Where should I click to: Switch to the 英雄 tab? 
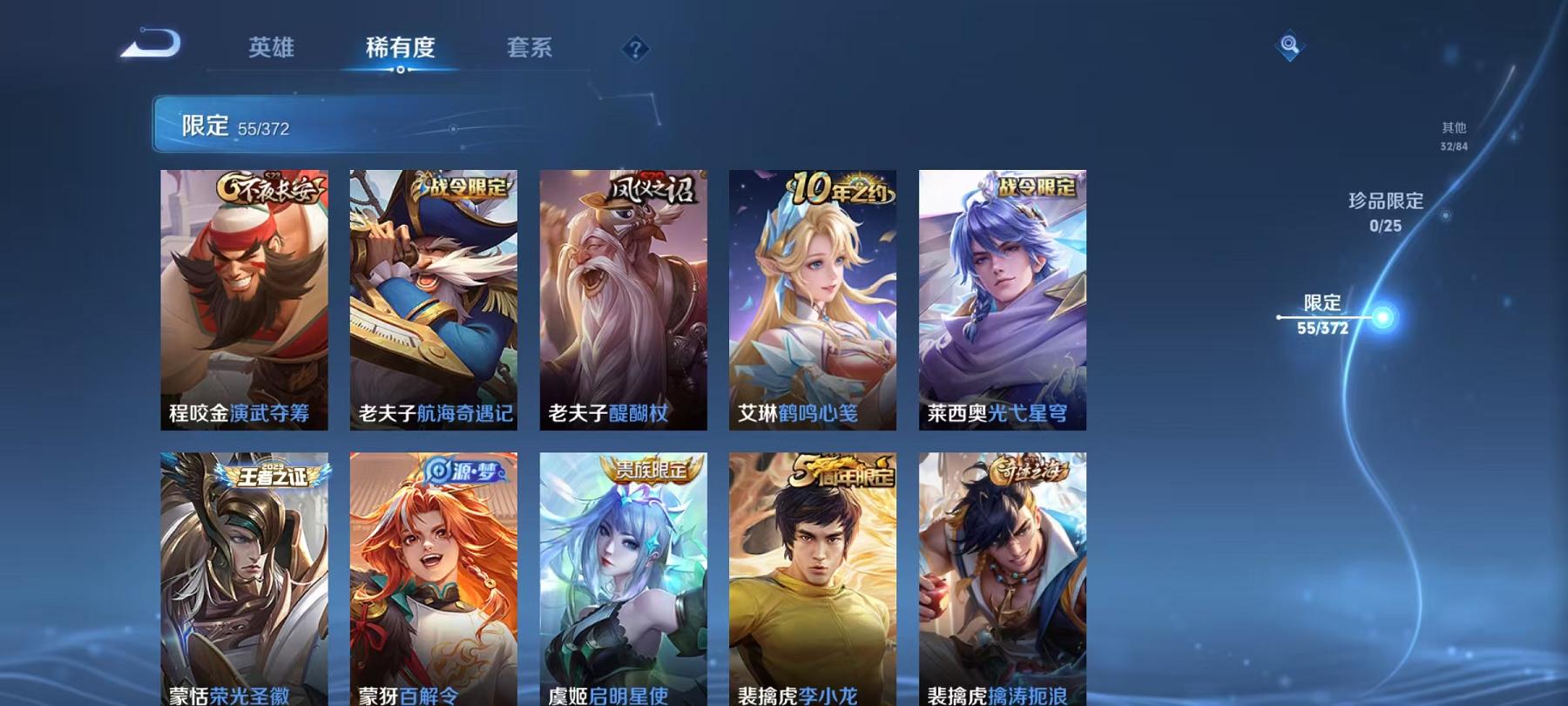point(270,50)
